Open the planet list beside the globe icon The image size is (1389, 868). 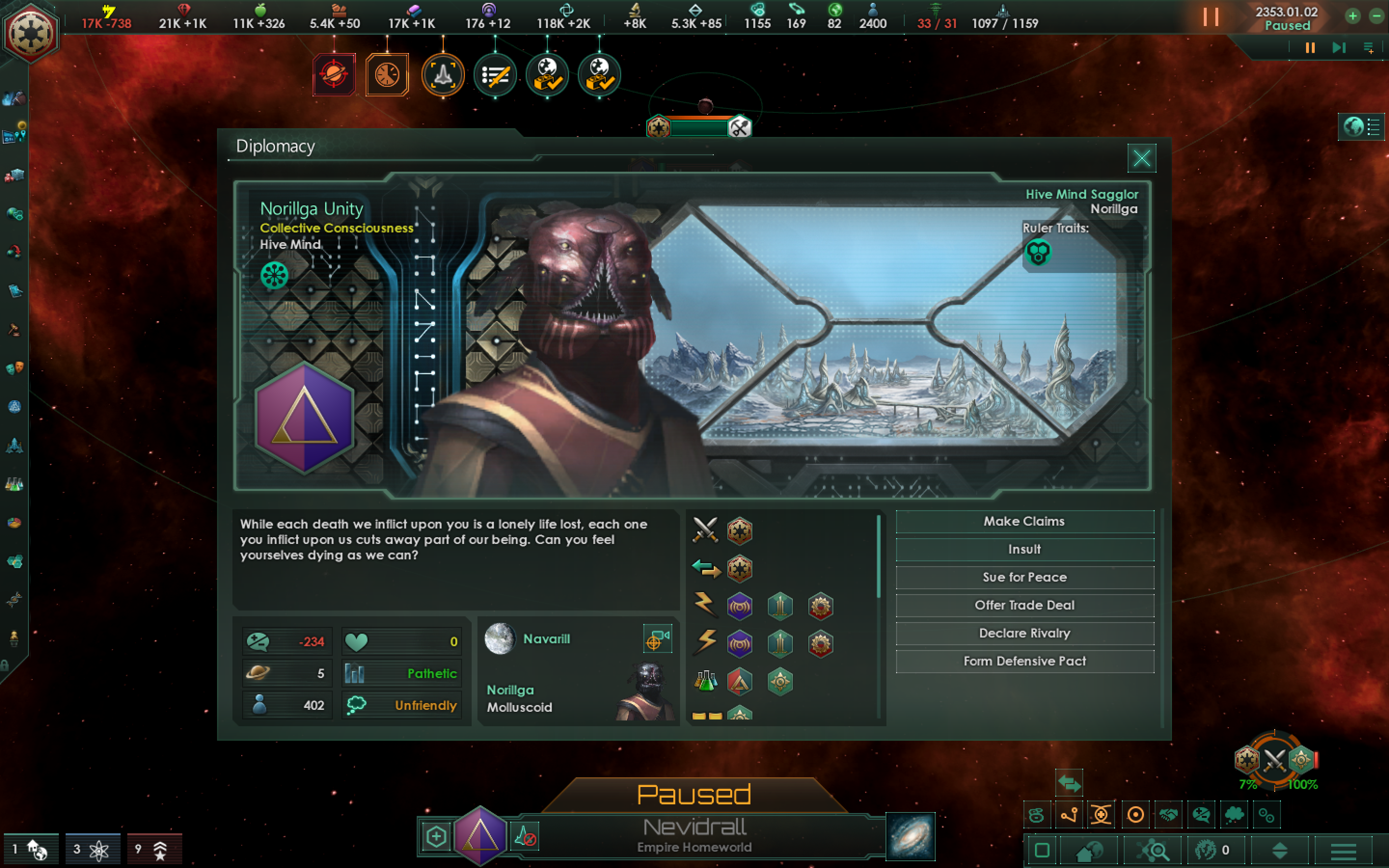click(x=1374, y=127)
